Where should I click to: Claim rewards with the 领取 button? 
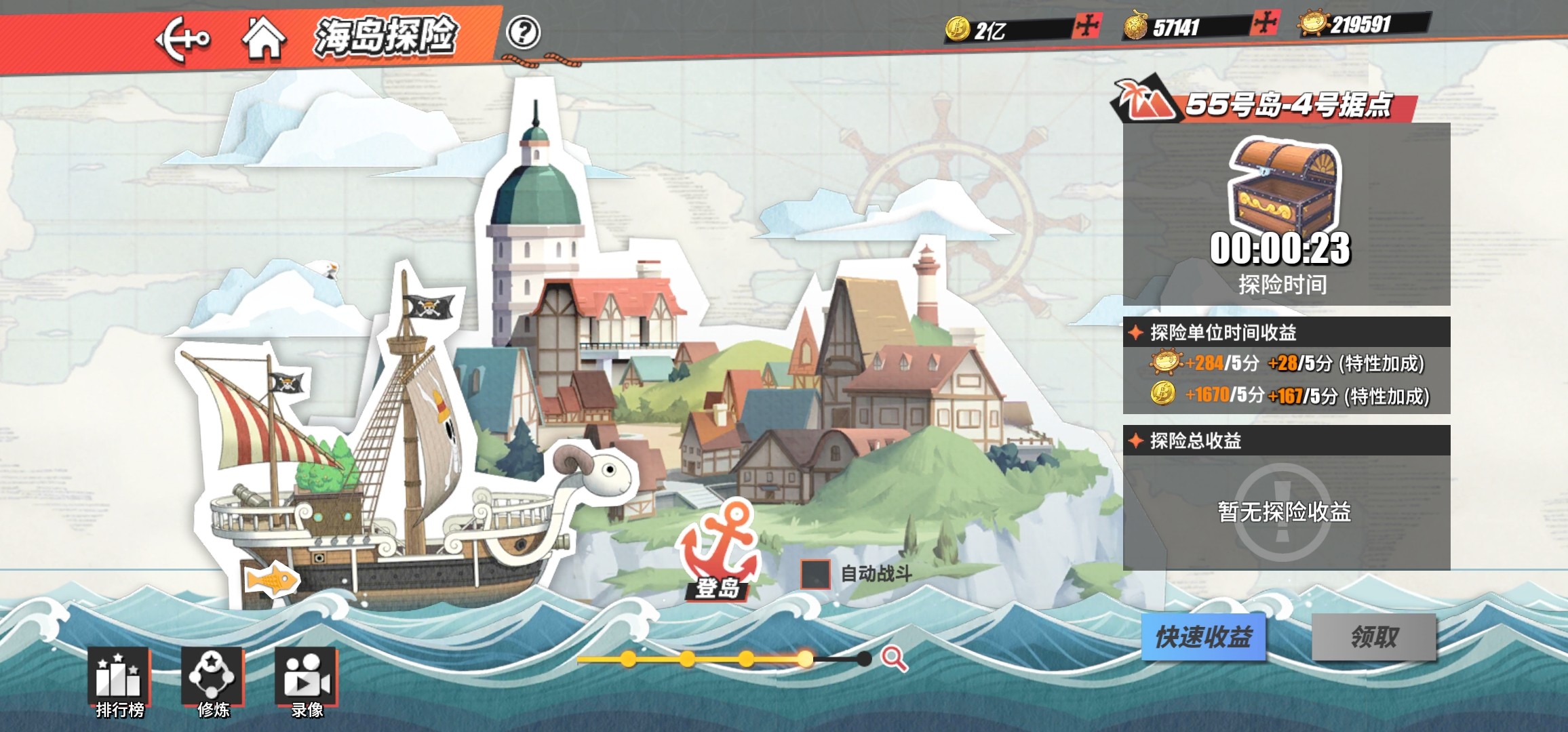1374,637
